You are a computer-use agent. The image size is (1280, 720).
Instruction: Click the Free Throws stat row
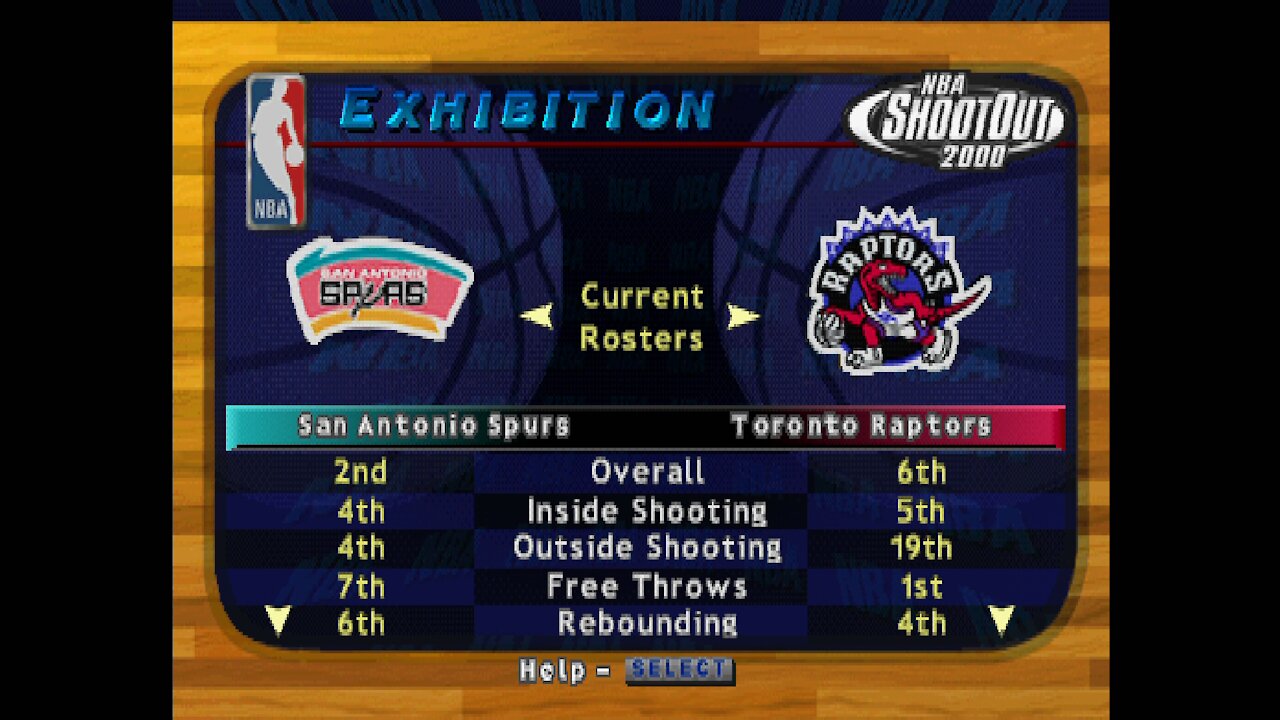coord(647,586)
